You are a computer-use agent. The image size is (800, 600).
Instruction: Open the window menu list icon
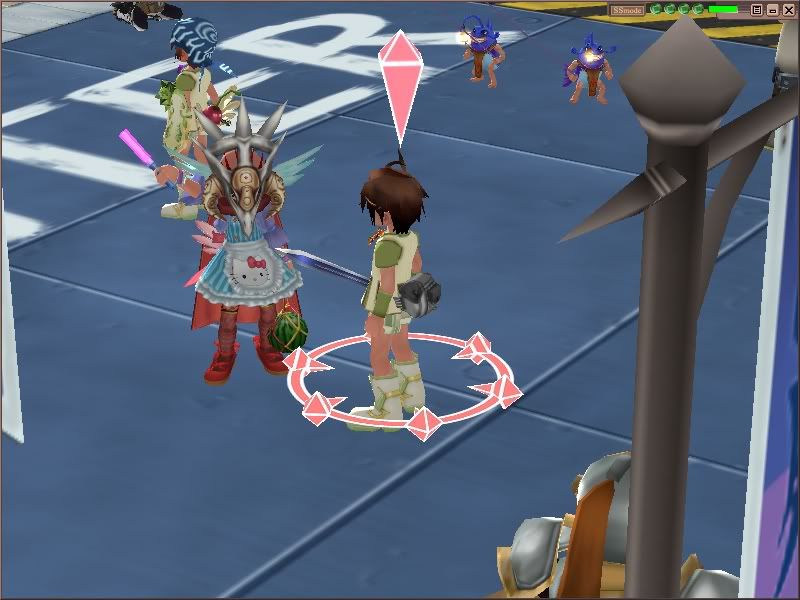pyautogui.click(x=757, y=10)
